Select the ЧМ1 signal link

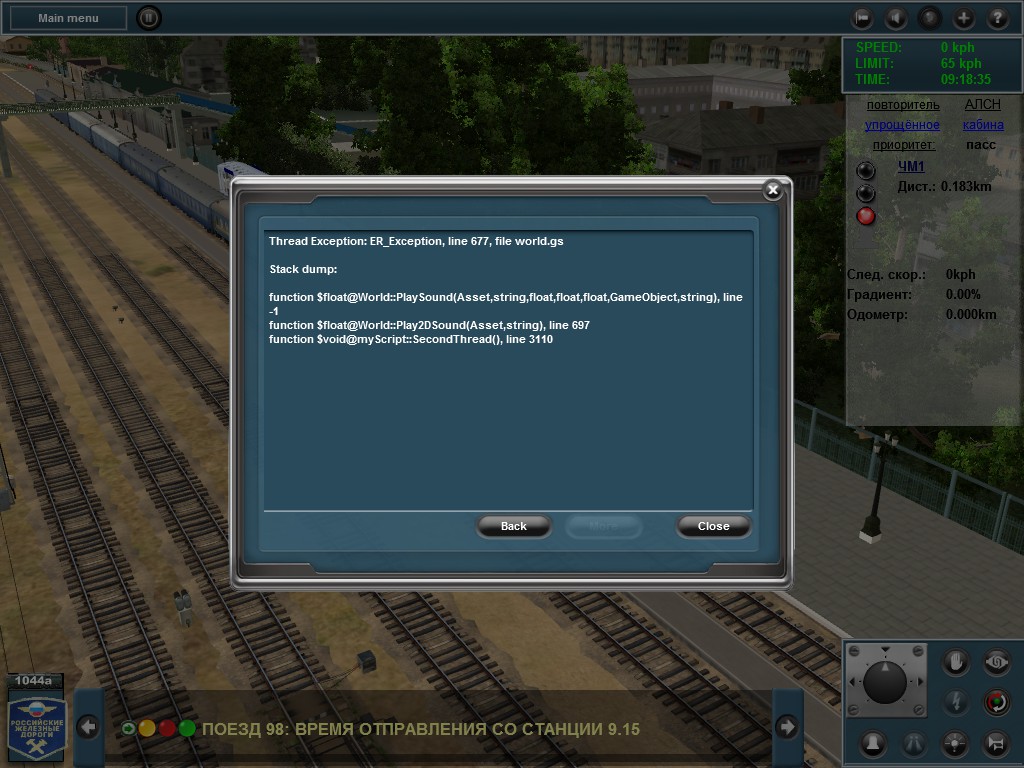coord(911,167)
